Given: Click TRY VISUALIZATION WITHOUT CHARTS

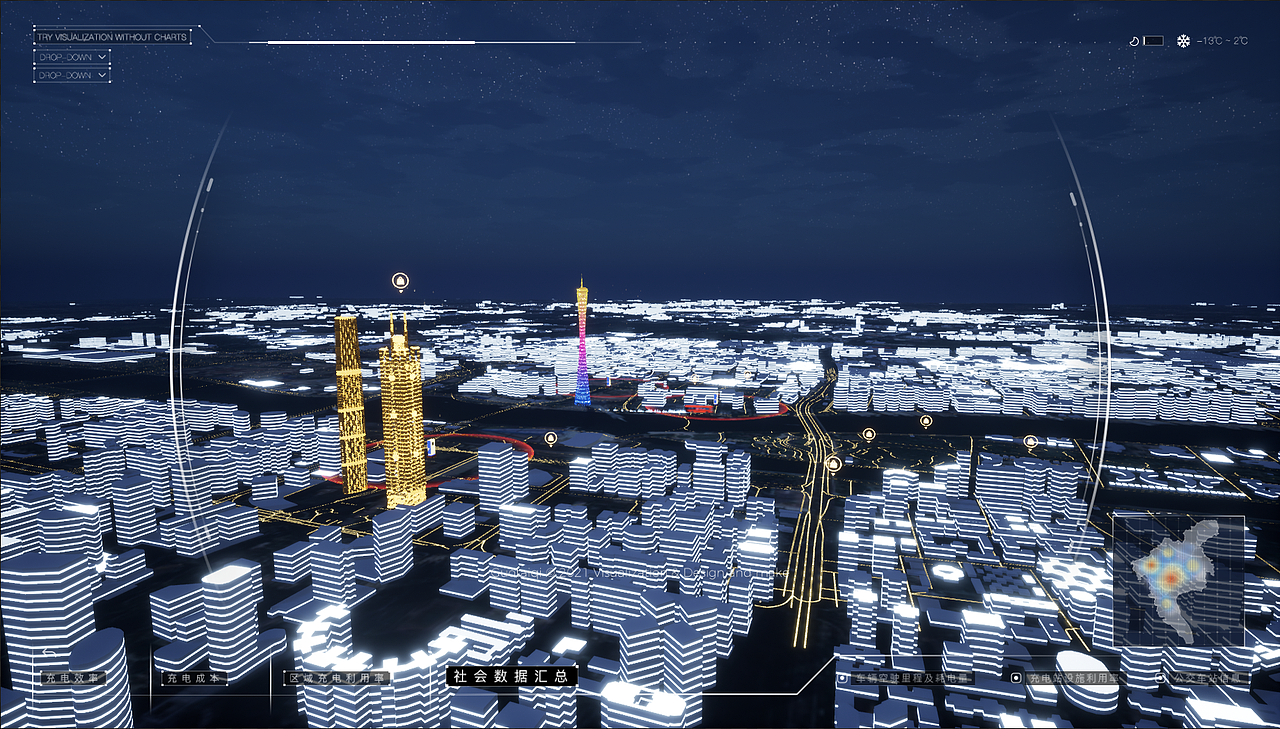Looking at the screenshot, I should tap(110, 35).
